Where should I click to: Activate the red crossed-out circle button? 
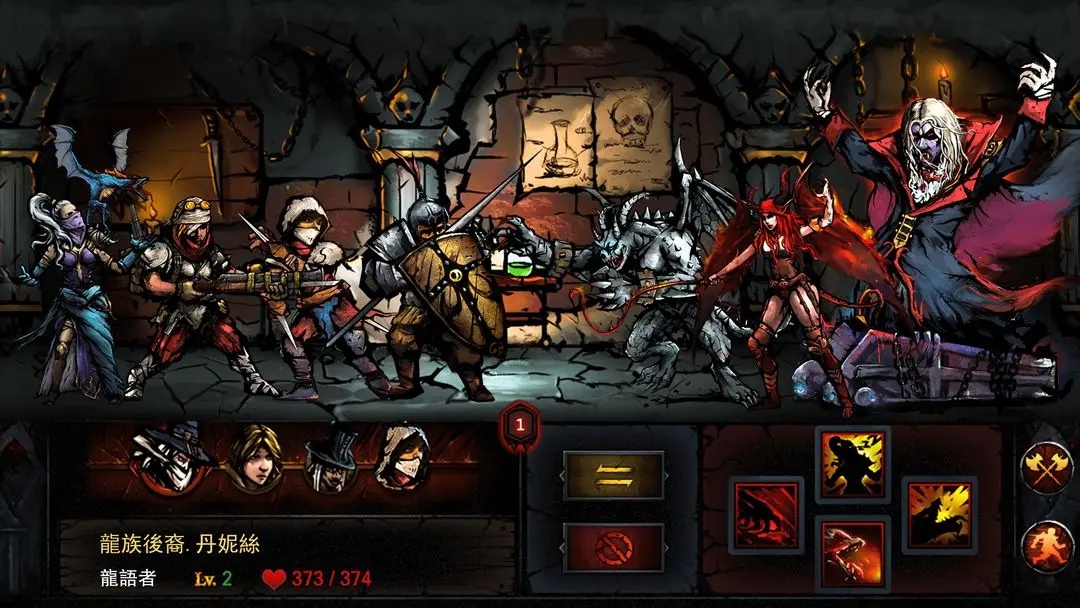[x=613, y=546]
